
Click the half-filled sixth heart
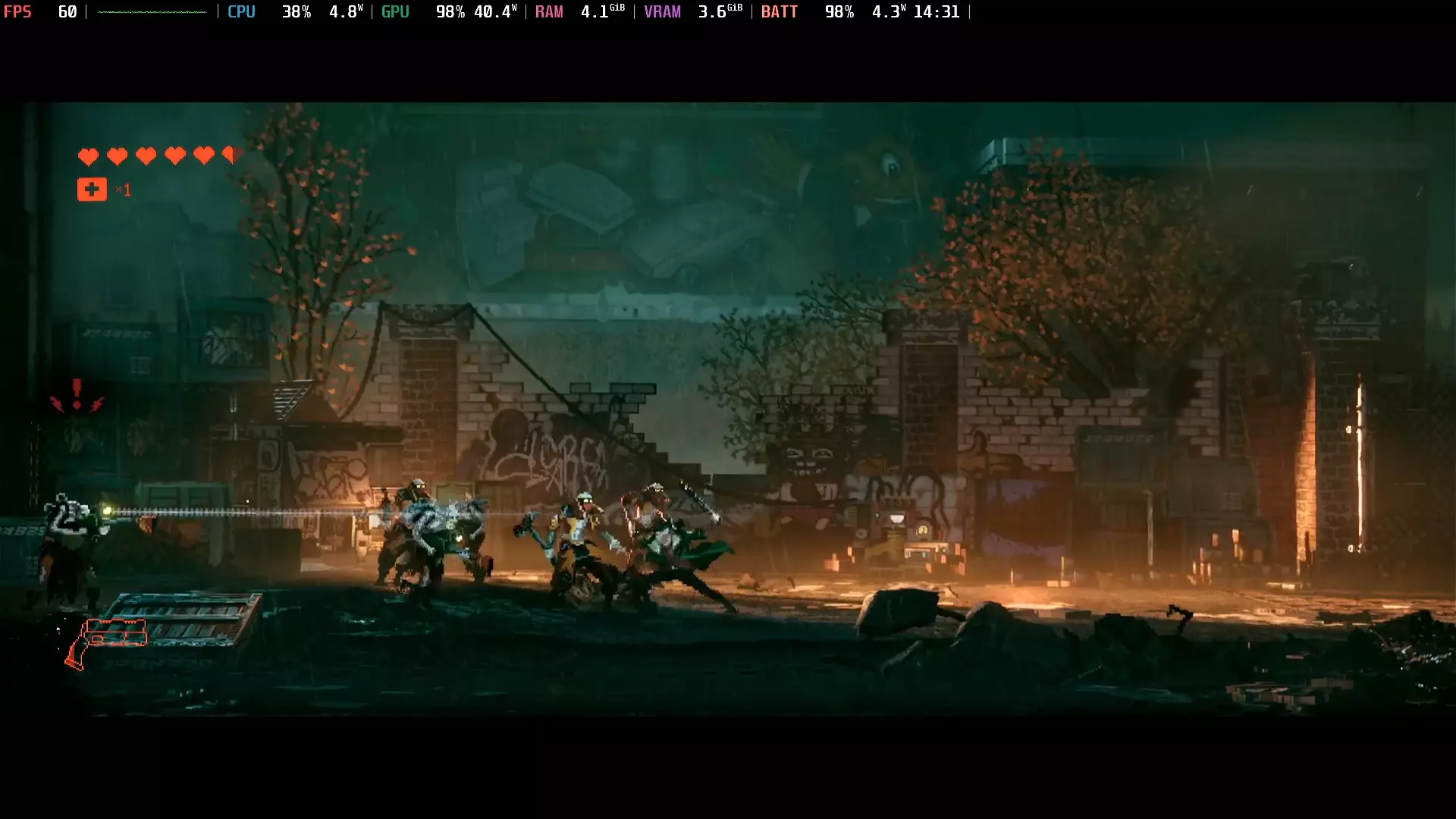click(230, 155)
